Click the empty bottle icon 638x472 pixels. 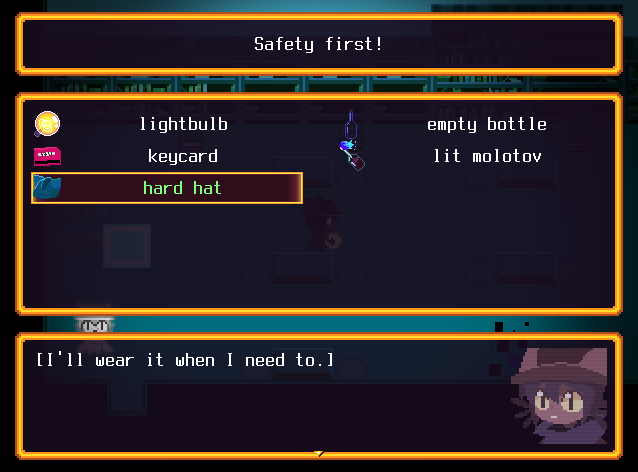pos(350,125)
